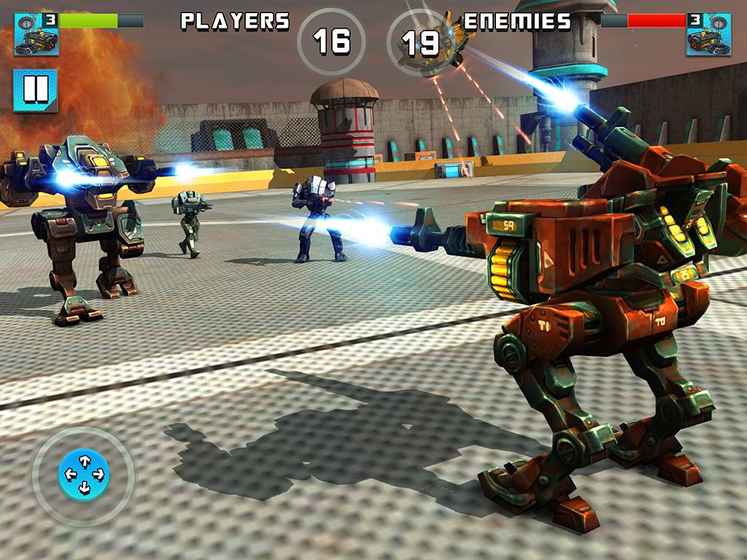
Task: Select the players team mech portrait
Action: pos(35,34)
